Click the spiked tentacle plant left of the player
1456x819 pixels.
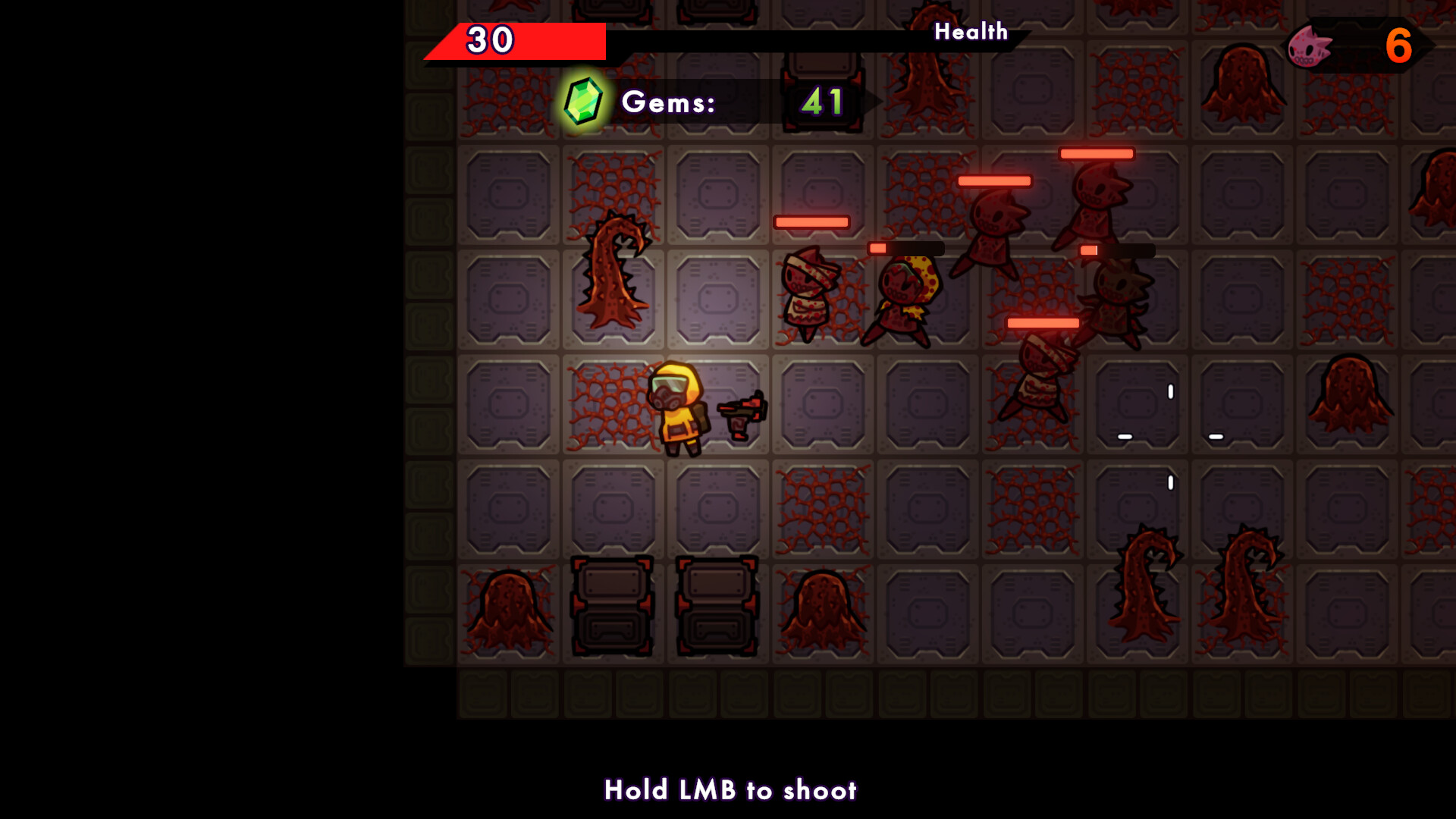[x=614, y=273]
